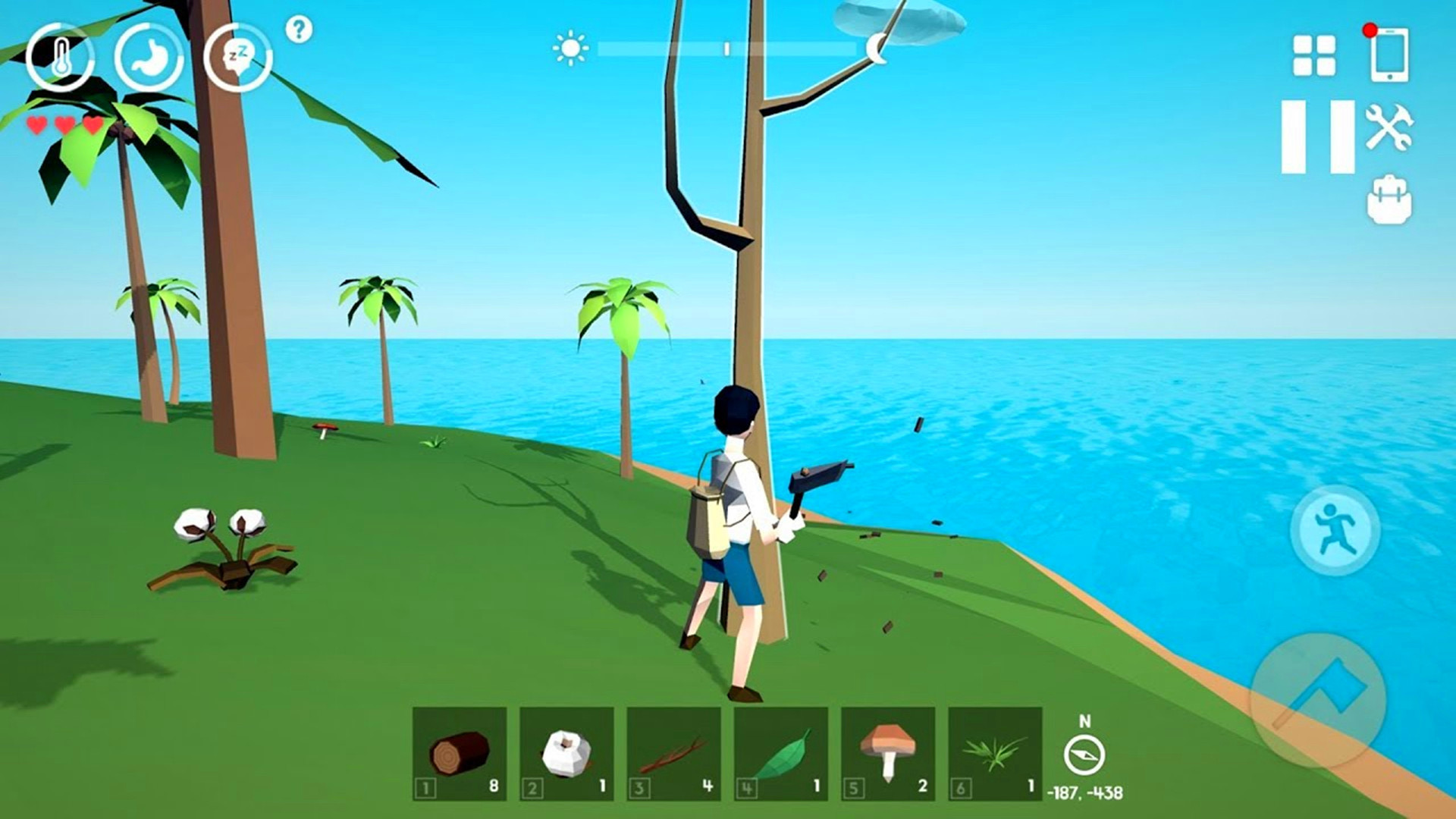The height and width of the screenshot is (819, 1456).
Task: Open the backpack inventory
Action: tap(1389, 200)
